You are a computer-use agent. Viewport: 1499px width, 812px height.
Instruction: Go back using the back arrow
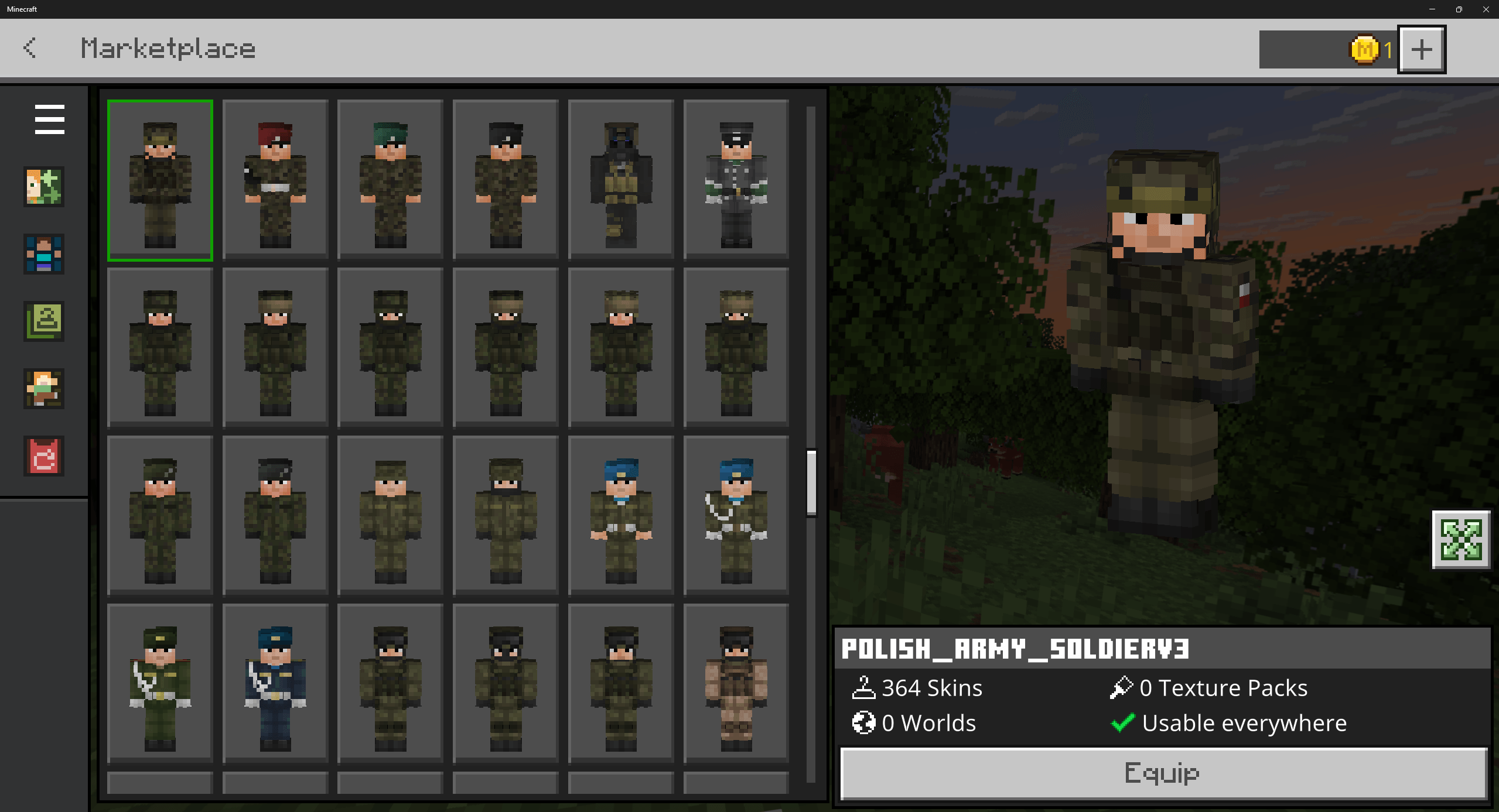(30, 49)
